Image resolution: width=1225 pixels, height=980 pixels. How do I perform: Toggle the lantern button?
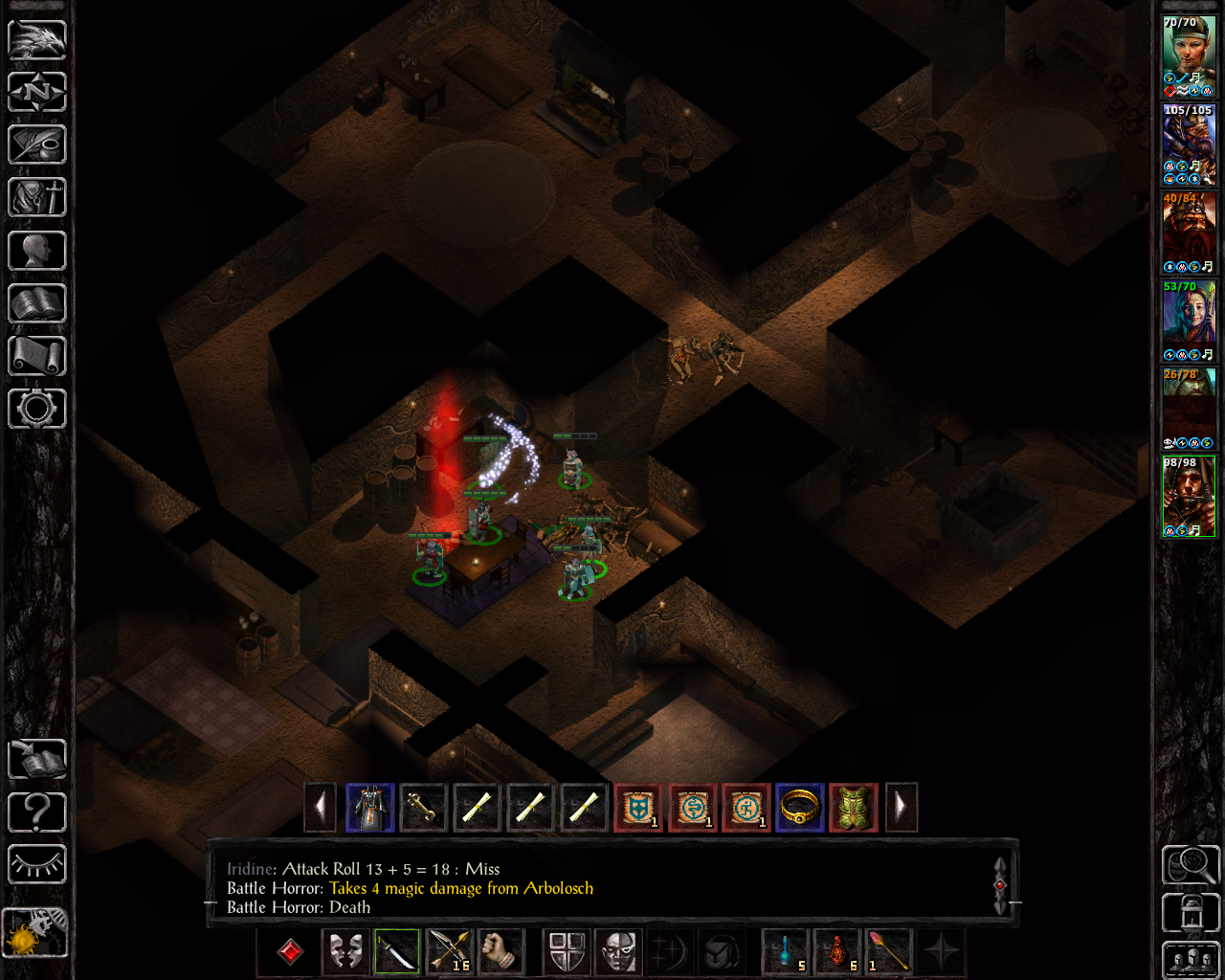[x=1191, y=913]
